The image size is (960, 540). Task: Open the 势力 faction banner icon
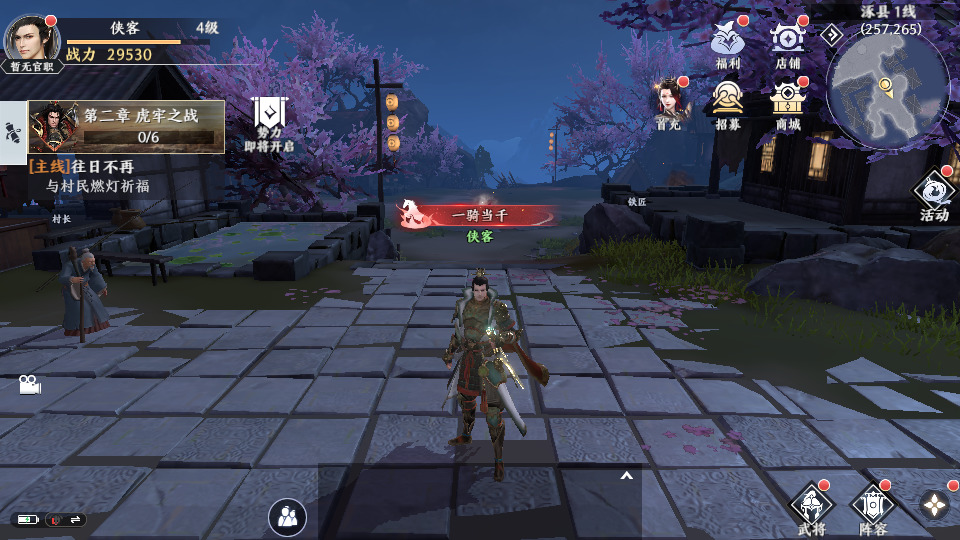click(x=269, y=123)
